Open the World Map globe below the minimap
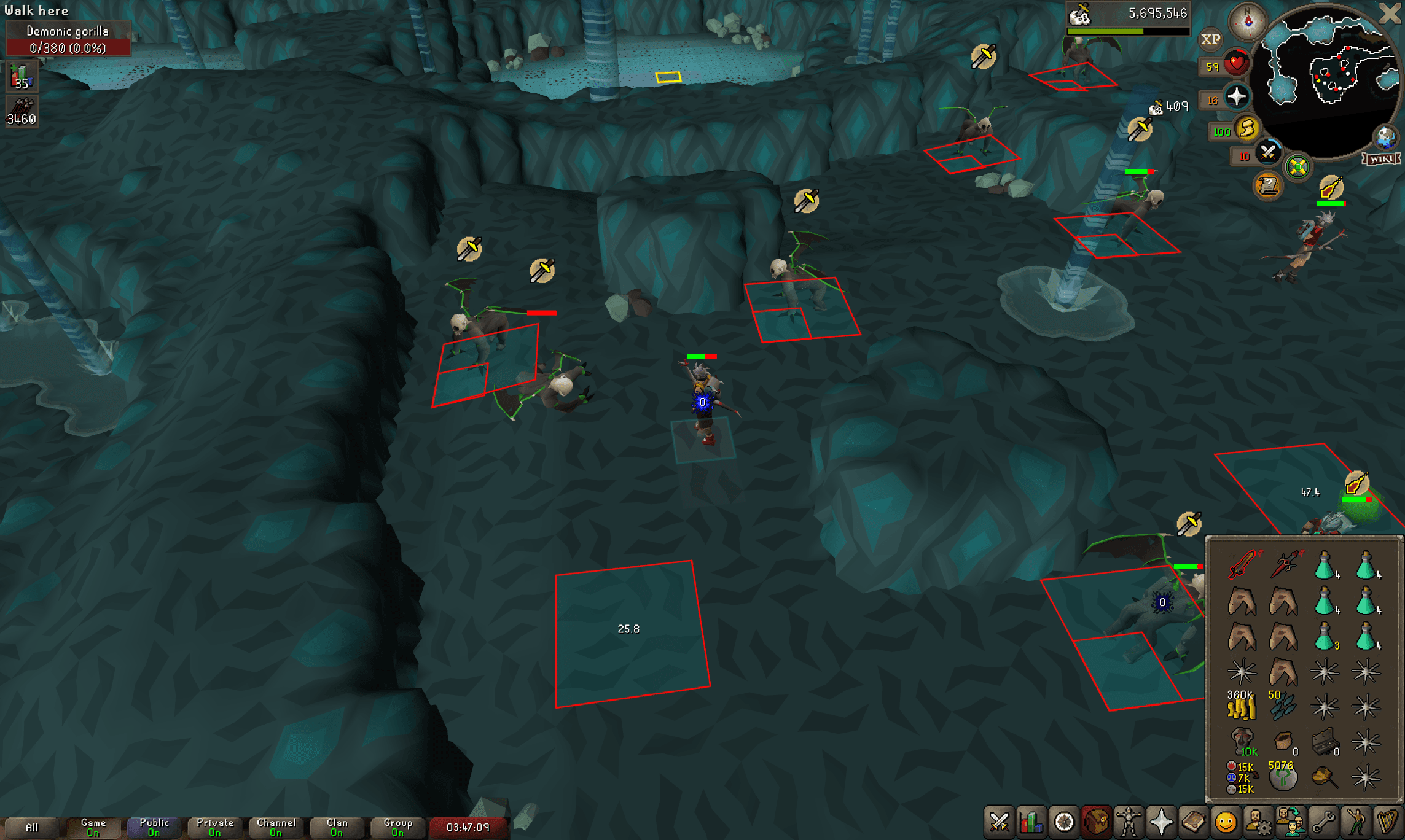 (1385, 138)
